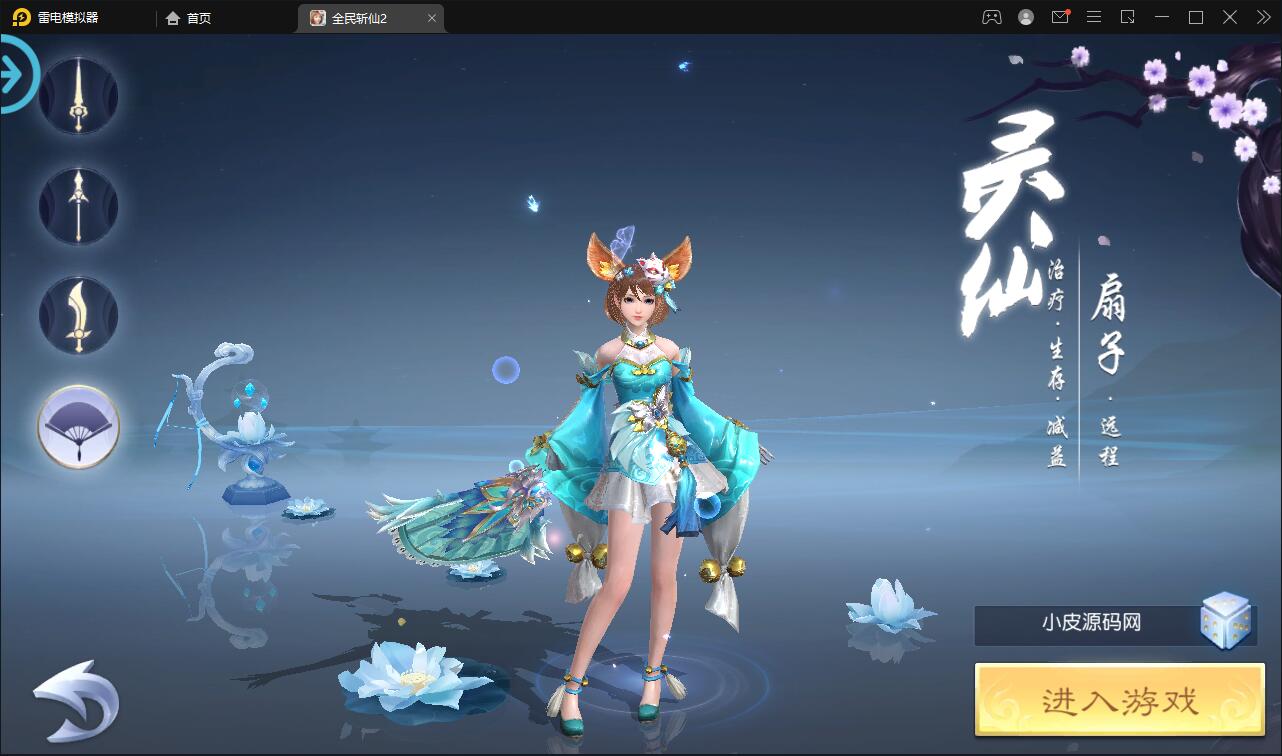This screenshot has height=756, width=1282.
Task: Select the sword class icon
Action: 77,95
